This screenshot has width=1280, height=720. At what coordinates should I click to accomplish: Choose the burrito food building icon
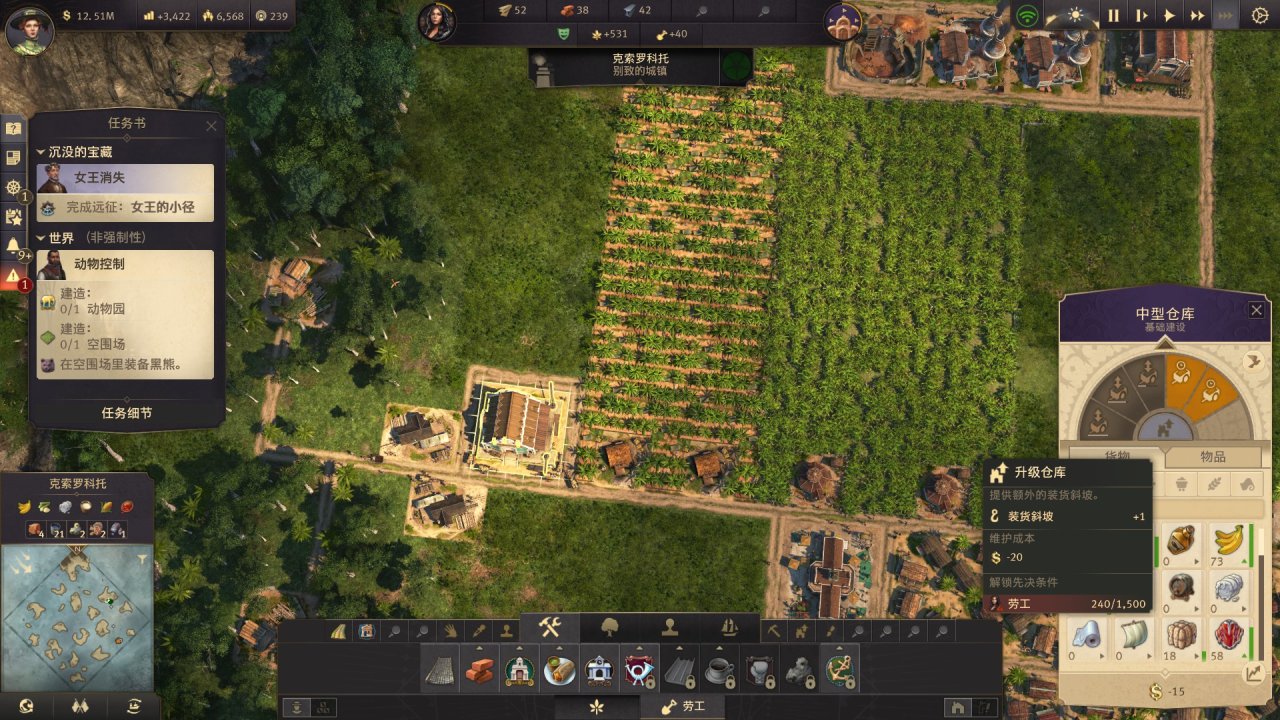pos(559,669)
